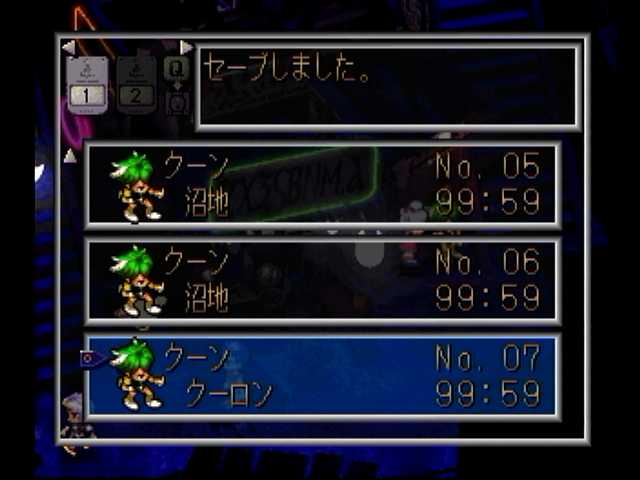640x480 pixels.
Task: Click the up arrow beside the save list
Action: click(x=69, y=155)
